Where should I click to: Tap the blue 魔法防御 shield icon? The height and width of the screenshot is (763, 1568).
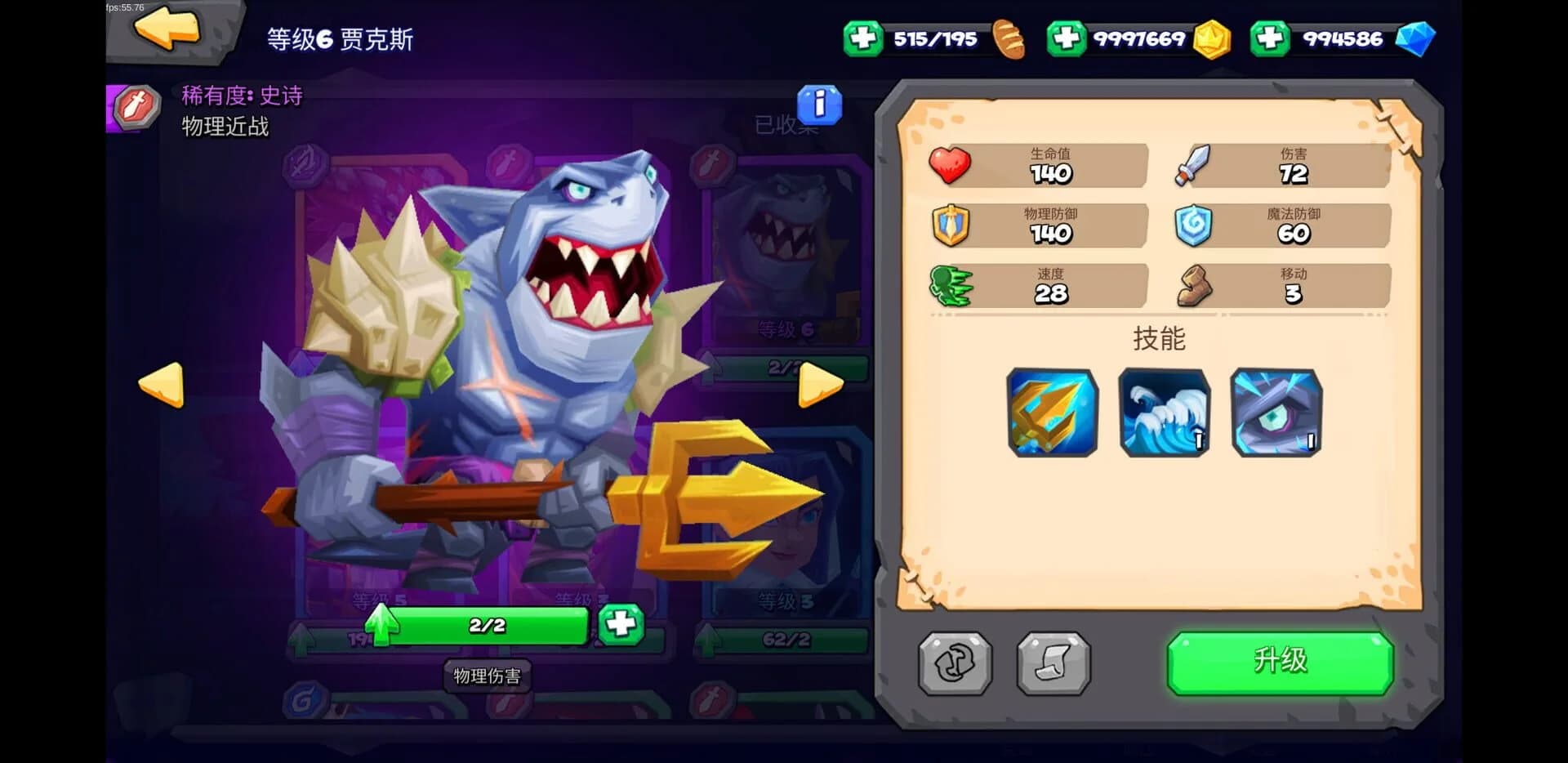click(1192, 225)
